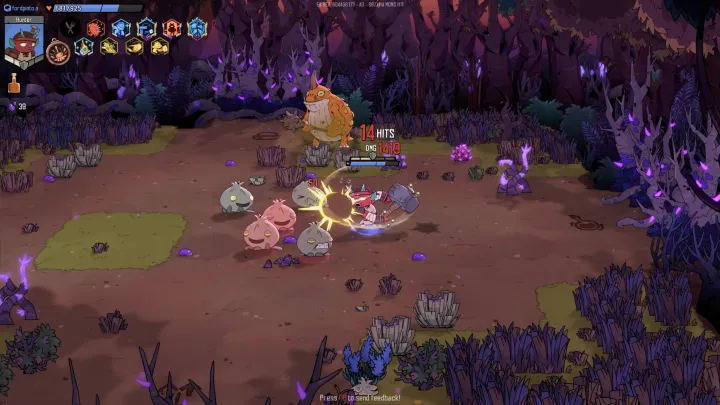Select the black crossed-tools hexagon icon
Image resolution: width=720 pixels, height=405 pixels.
coord(70,27)
